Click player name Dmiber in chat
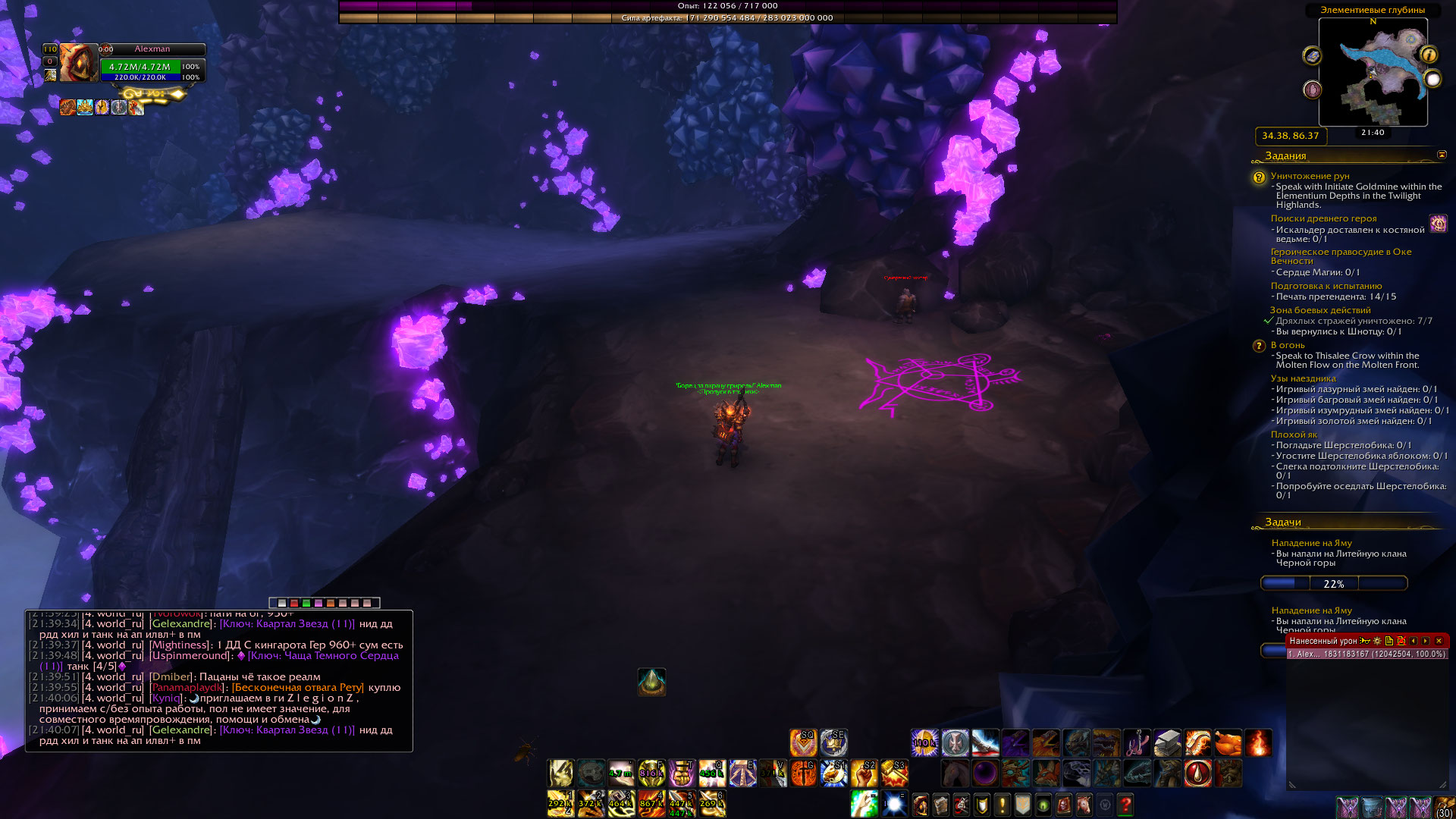This screenshot has height=819, width=1456. [171, 677]
